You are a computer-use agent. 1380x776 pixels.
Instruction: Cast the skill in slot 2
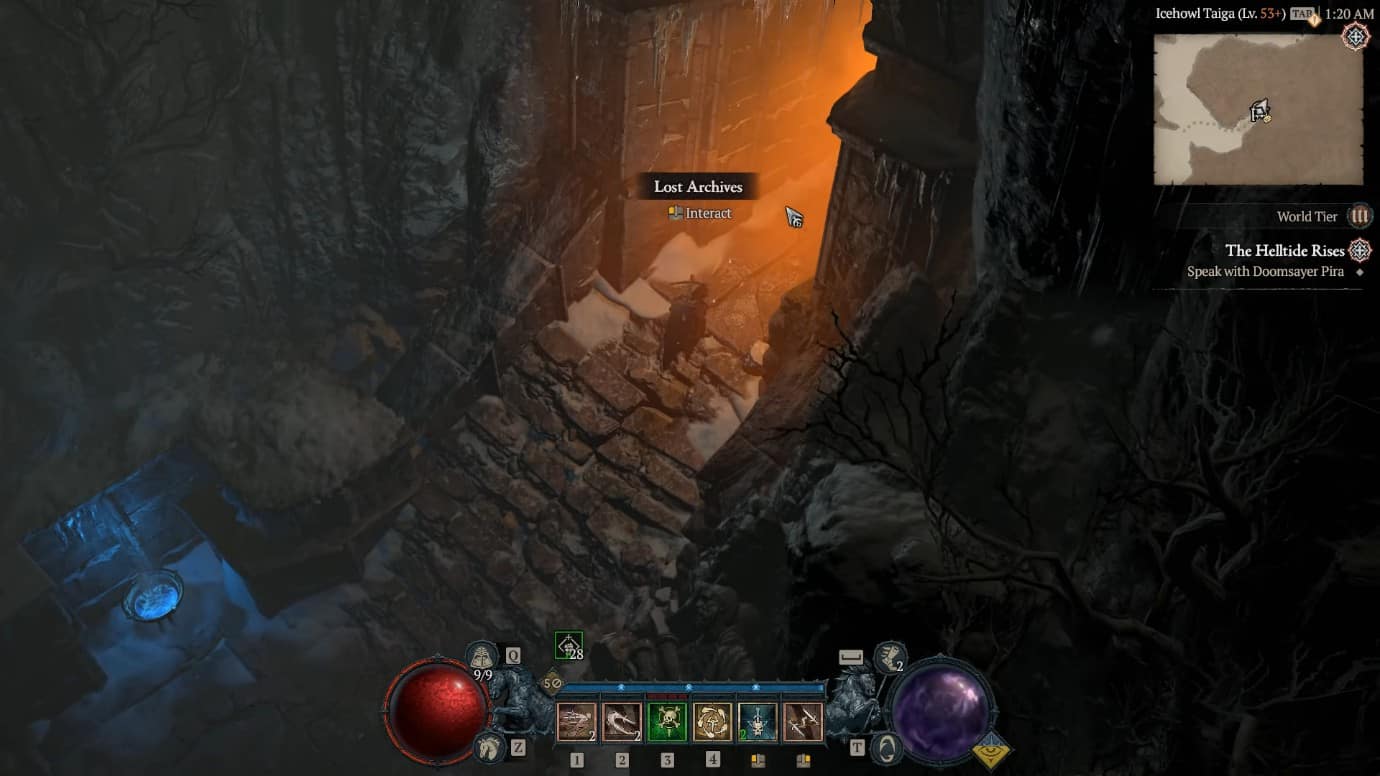[x=622, y=722]
